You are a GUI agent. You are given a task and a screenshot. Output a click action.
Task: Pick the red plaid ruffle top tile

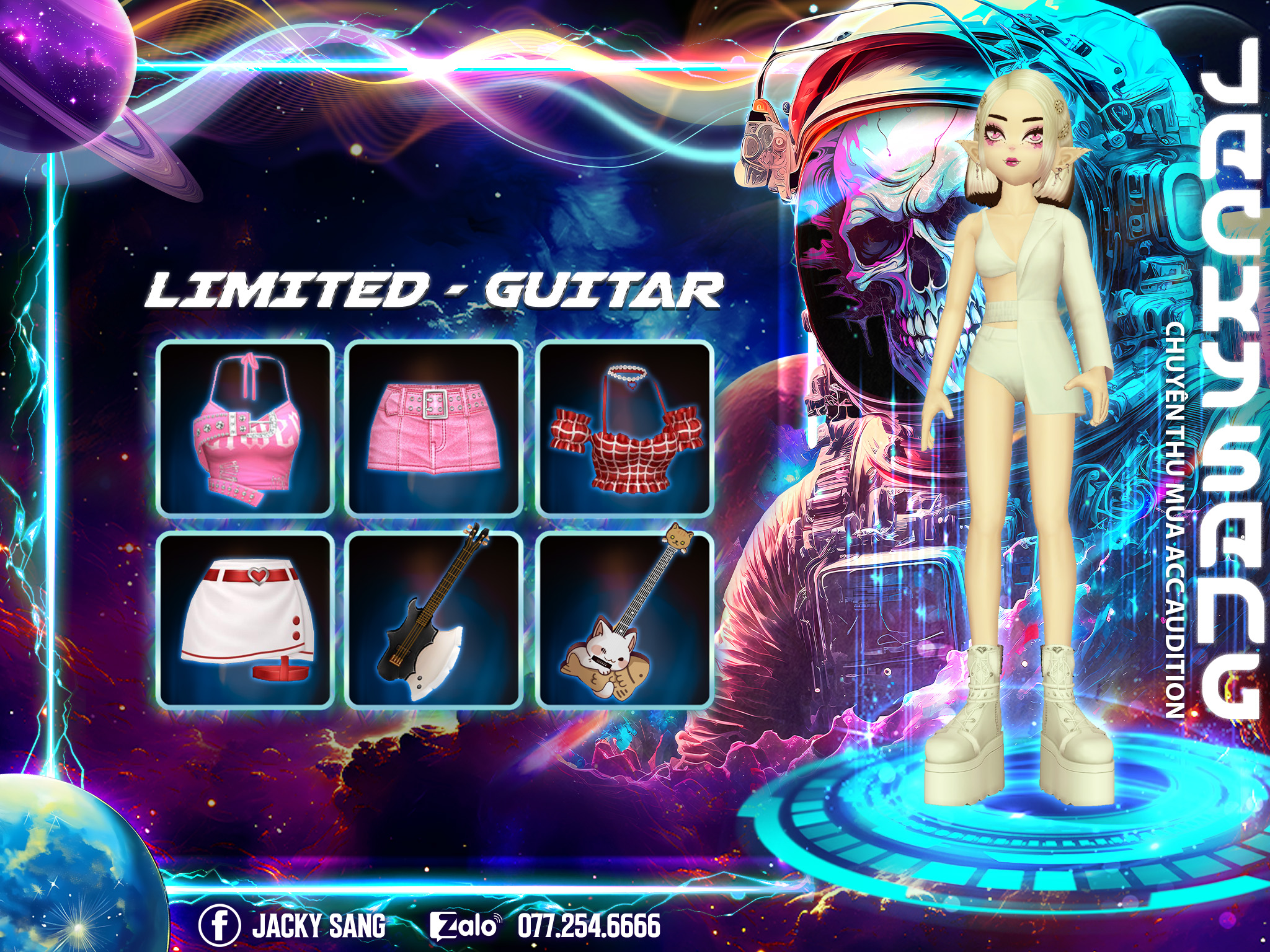pyautogui.click(x=624, y=429)
